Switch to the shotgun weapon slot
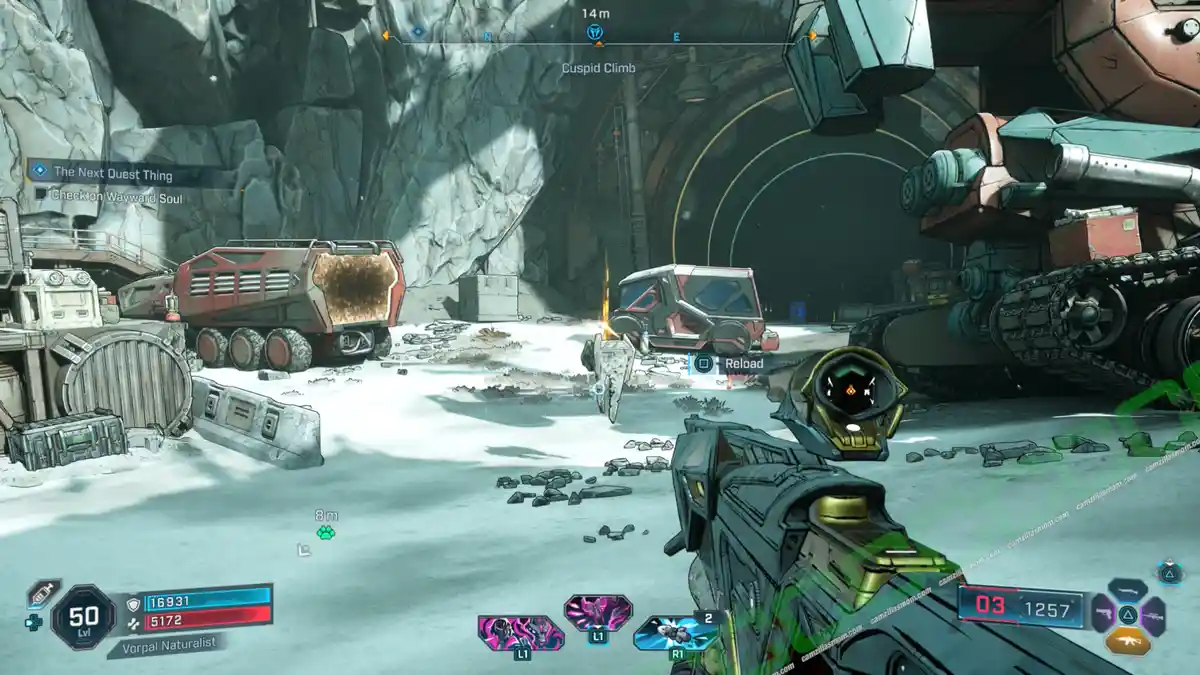 [1127, 590]
